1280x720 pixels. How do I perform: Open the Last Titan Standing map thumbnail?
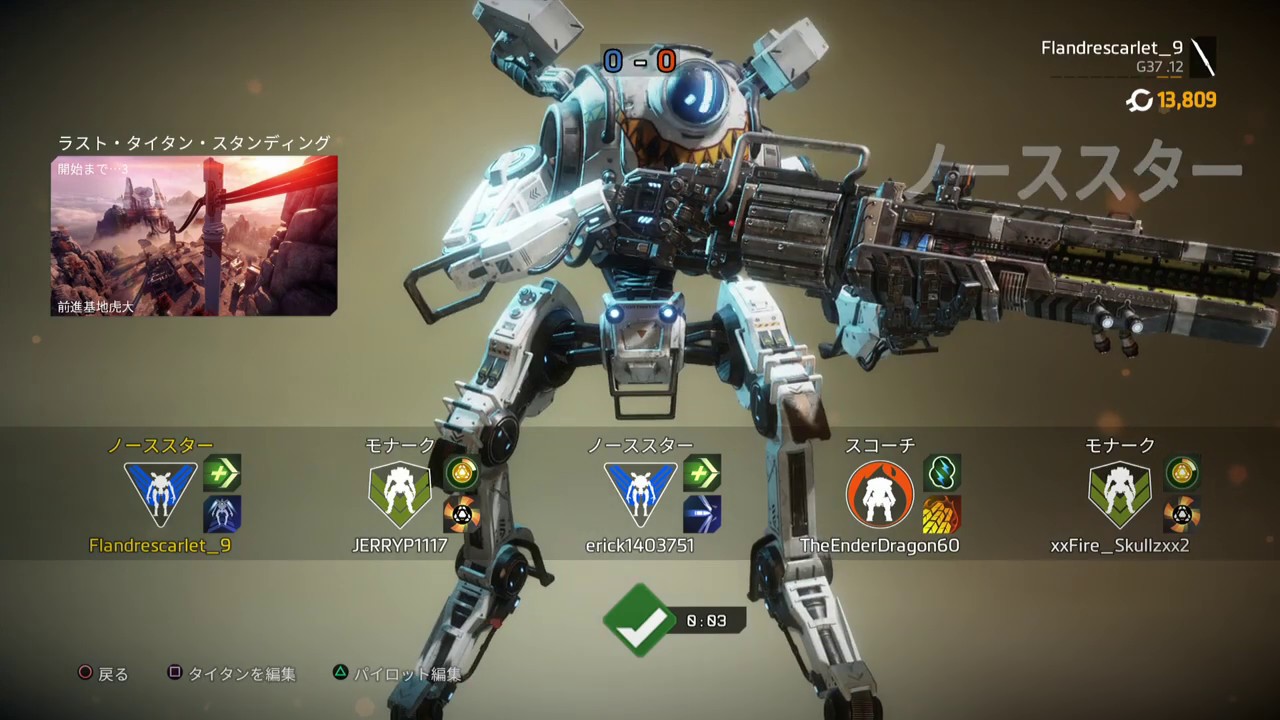tap(194, 236)
